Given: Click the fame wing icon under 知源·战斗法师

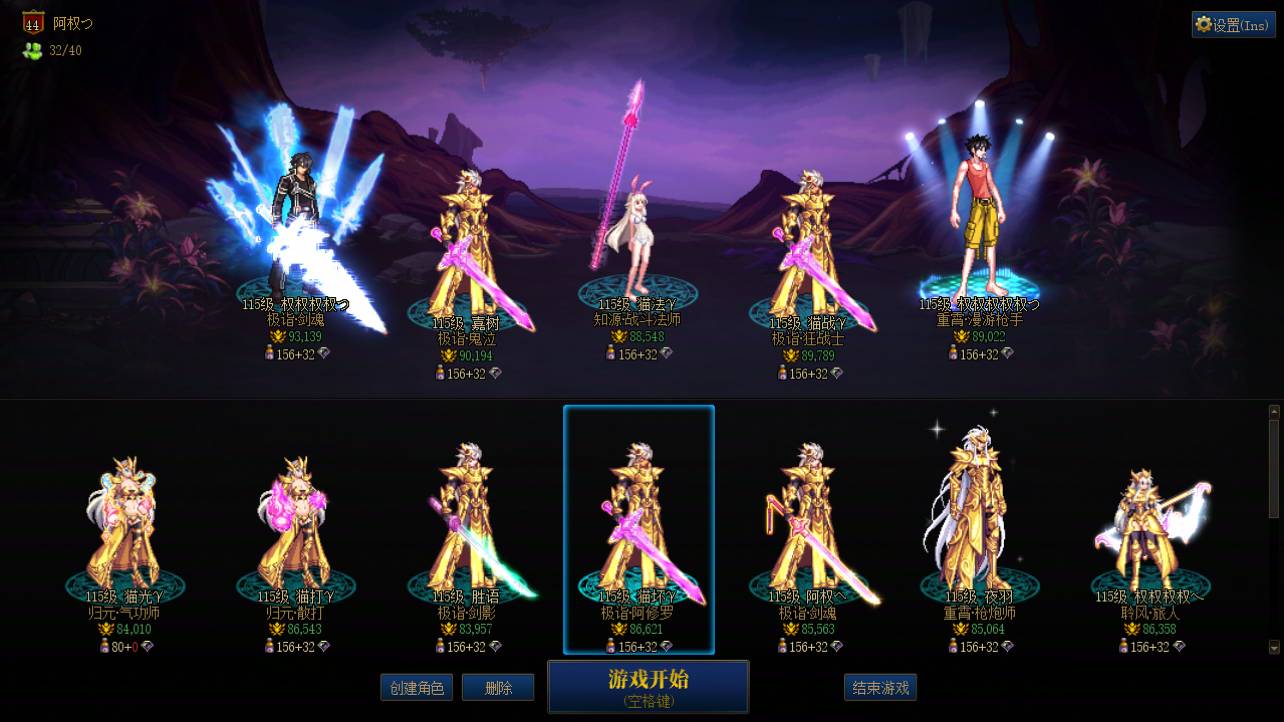Looking at the screenshot, I should click(619, 337).
